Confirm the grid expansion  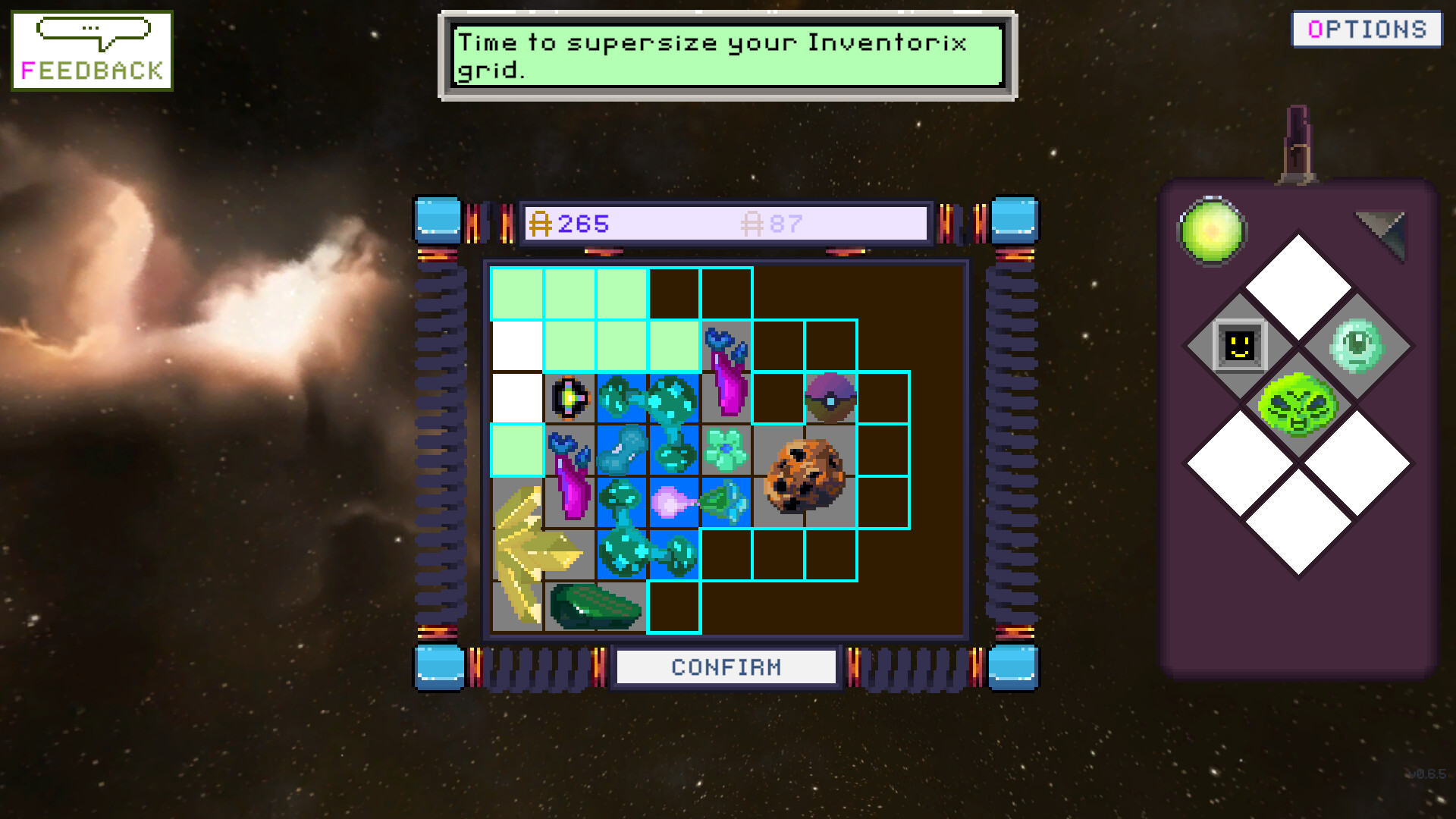tap(726, 667)
